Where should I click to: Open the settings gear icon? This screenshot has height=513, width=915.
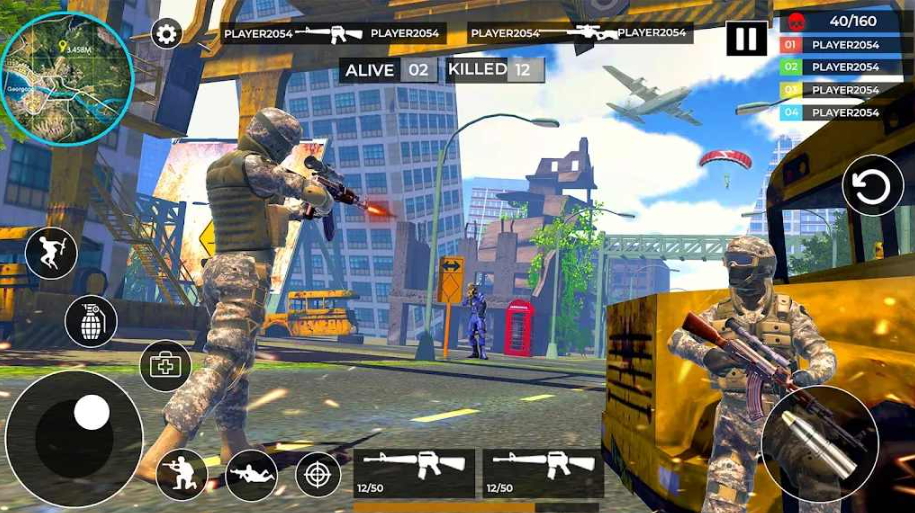coord(166,33)
